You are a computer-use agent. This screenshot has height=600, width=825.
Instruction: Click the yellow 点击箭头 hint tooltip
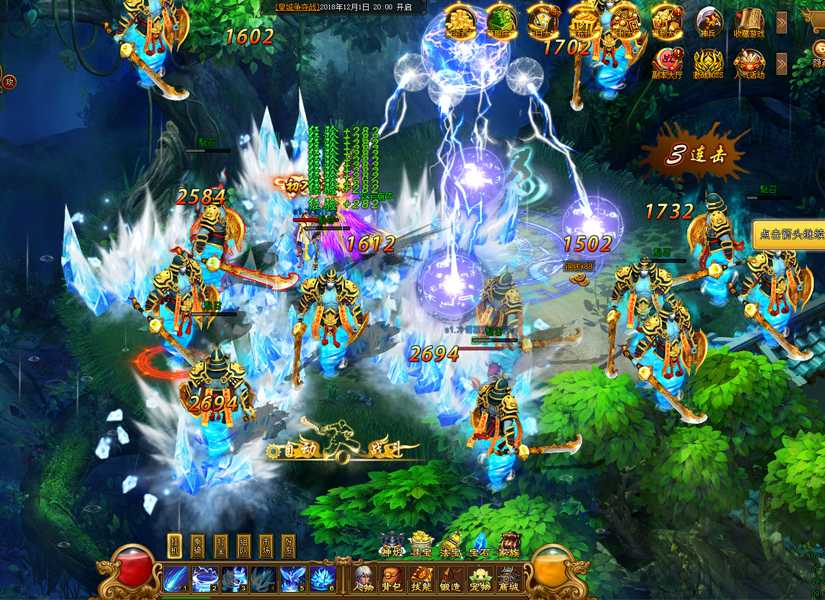[x=790, y=235]
